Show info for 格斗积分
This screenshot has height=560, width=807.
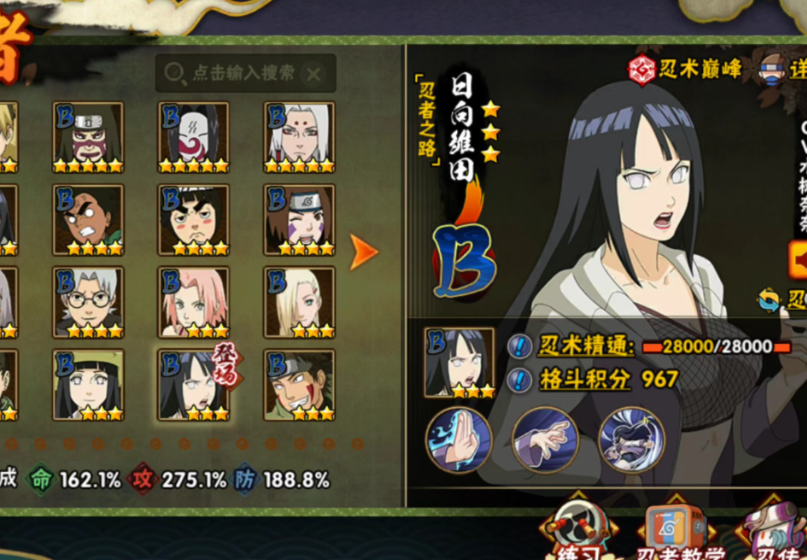pos(519,380)
